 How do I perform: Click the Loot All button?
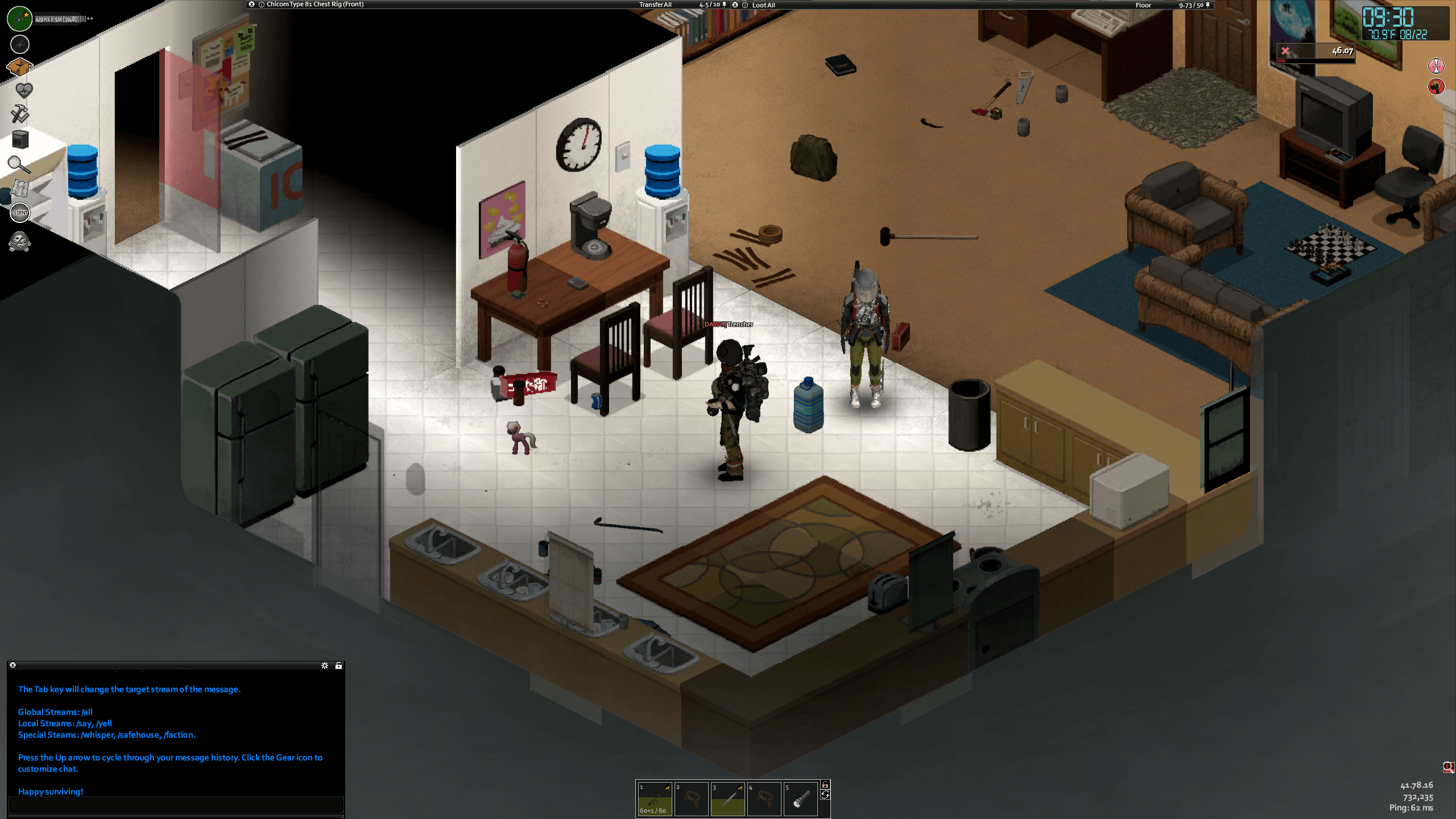click(763, 5)
